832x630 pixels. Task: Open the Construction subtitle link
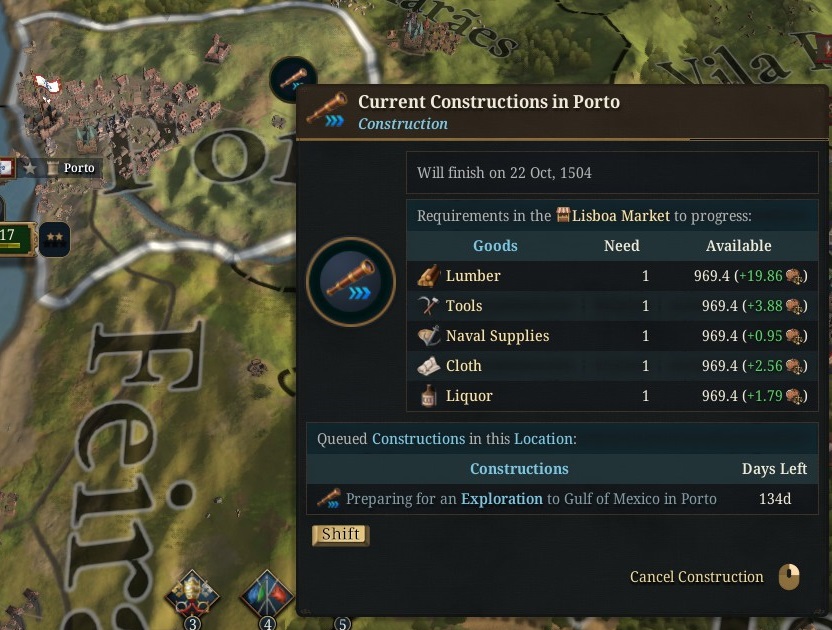pyautogui.click(x=403, y=124)
